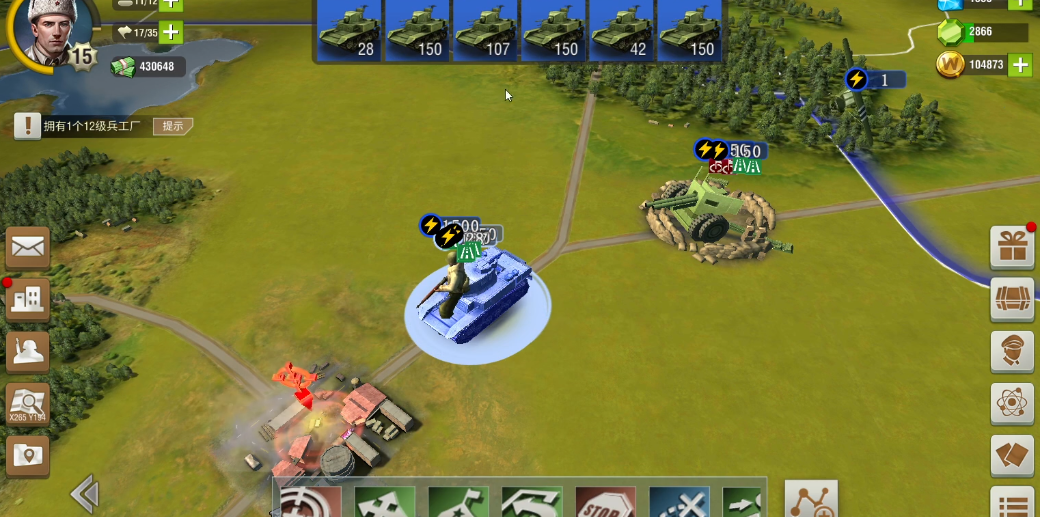Click the 提示 hint button
This screenshot has height=517, width=1040.
(x=173, y=126)
